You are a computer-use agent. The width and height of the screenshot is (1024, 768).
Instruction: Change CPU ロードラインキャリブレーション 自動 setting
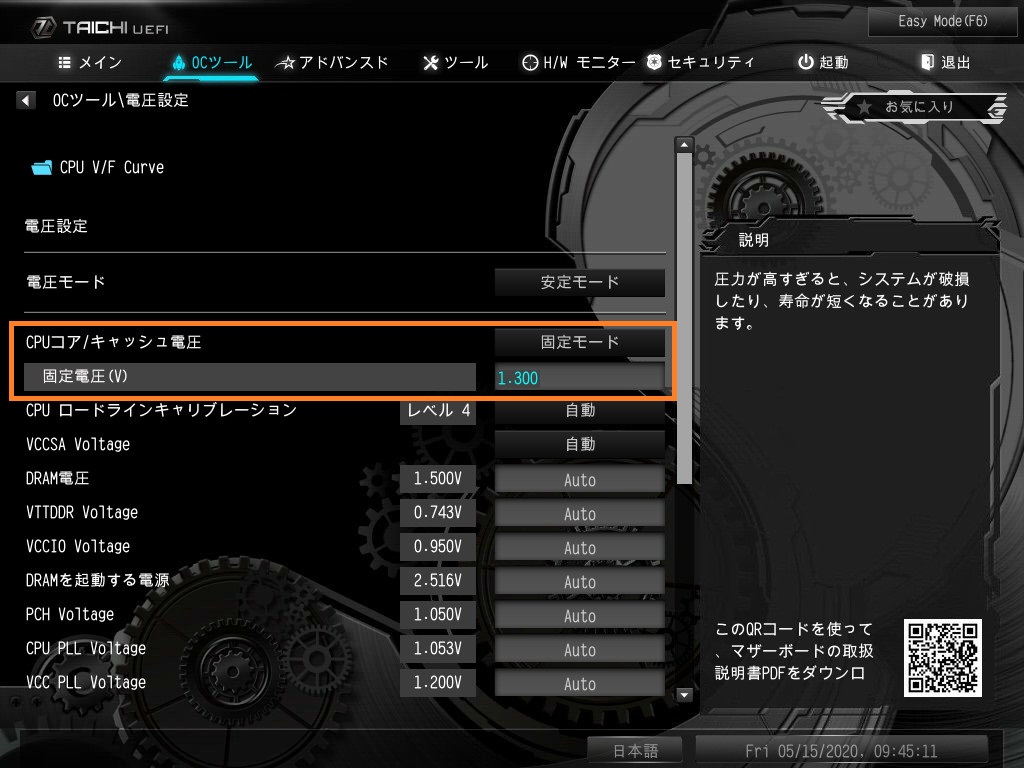[580, 410]
